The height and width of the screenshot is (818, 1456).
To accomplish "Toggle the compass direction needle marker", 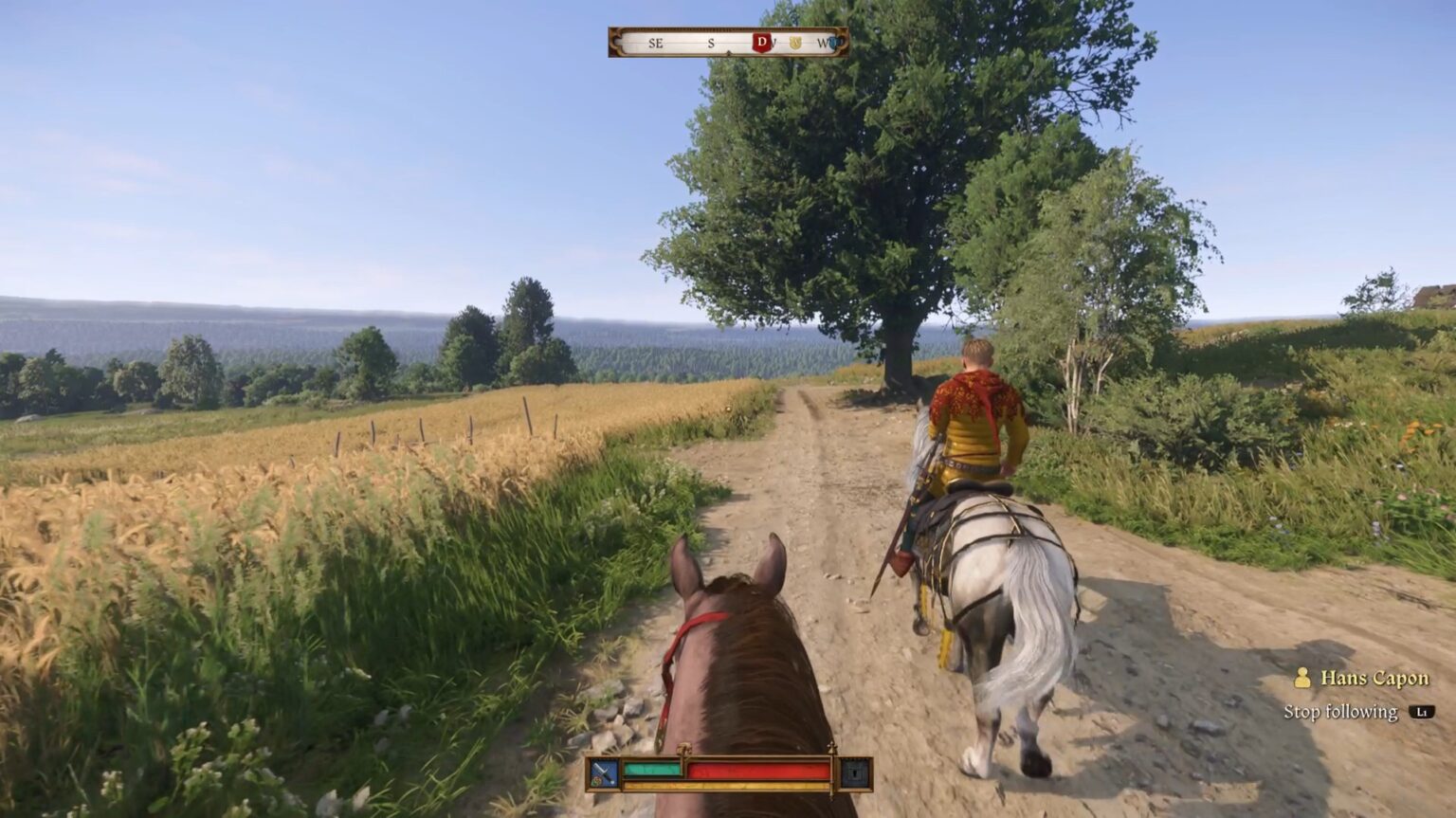I will pos(730,53).
